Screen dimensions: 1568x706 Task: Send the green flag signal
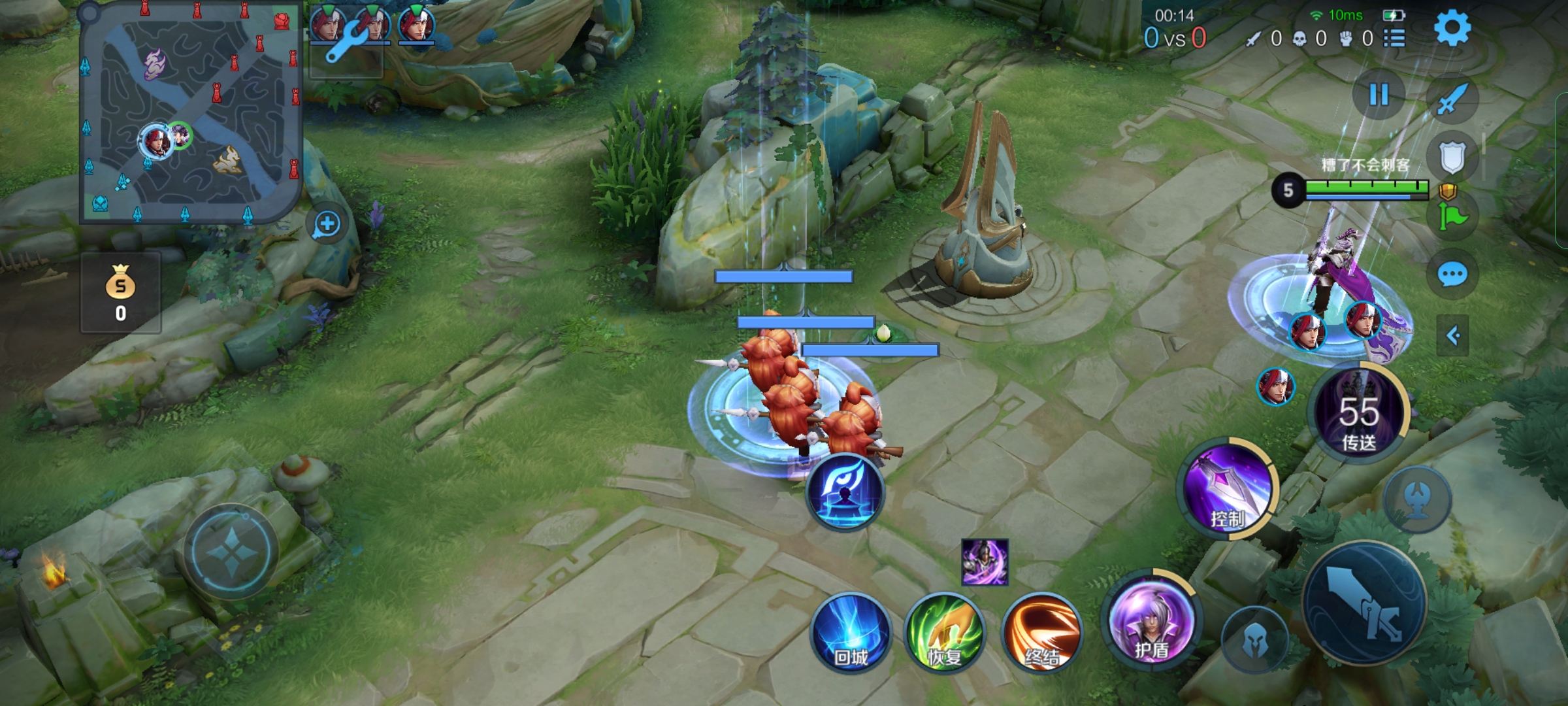(1452, 216)
